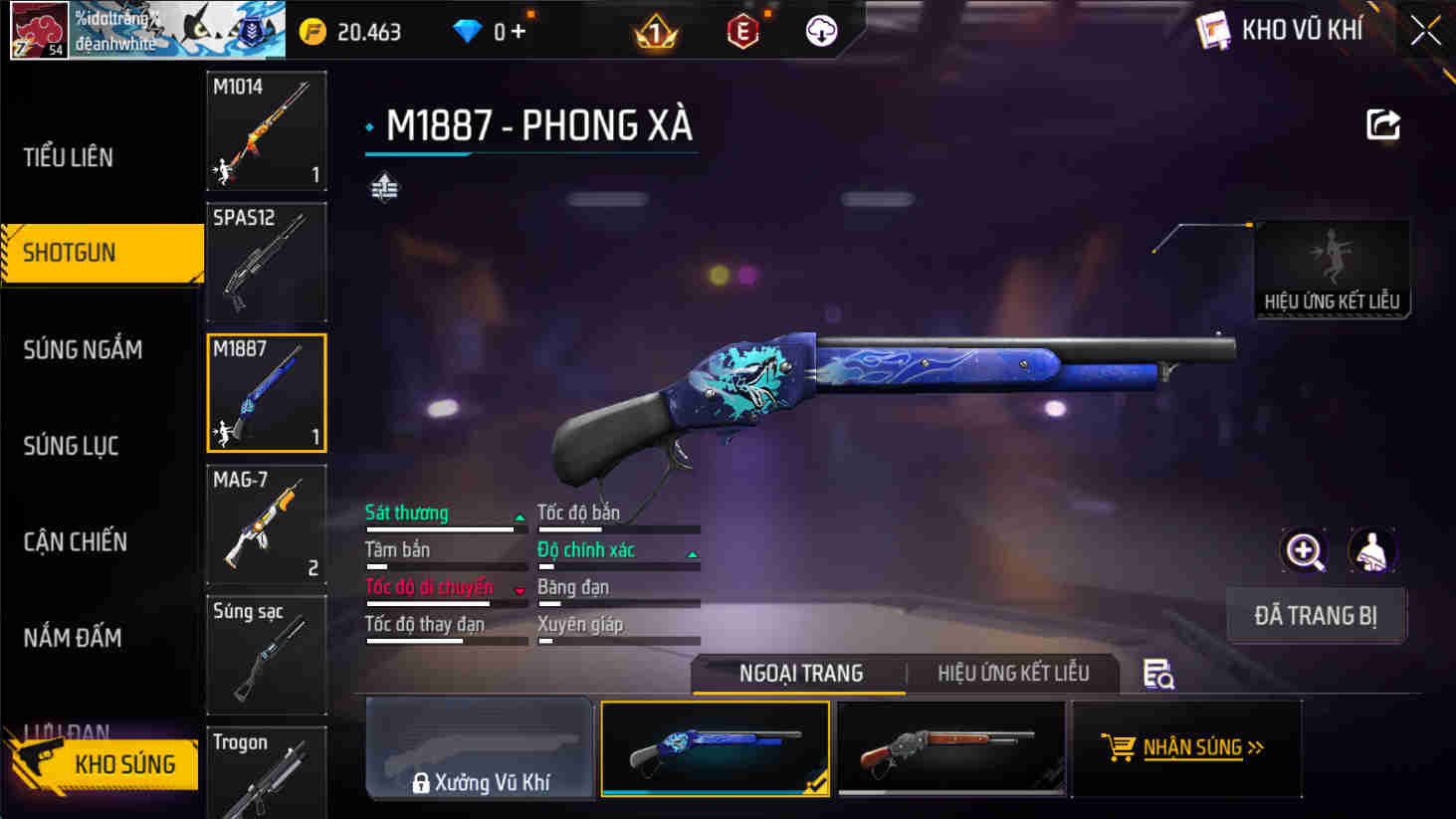Click the weapon info search icon near tabs
This screenshot has height=819, width=1456.
click(x=1156, y=675)
